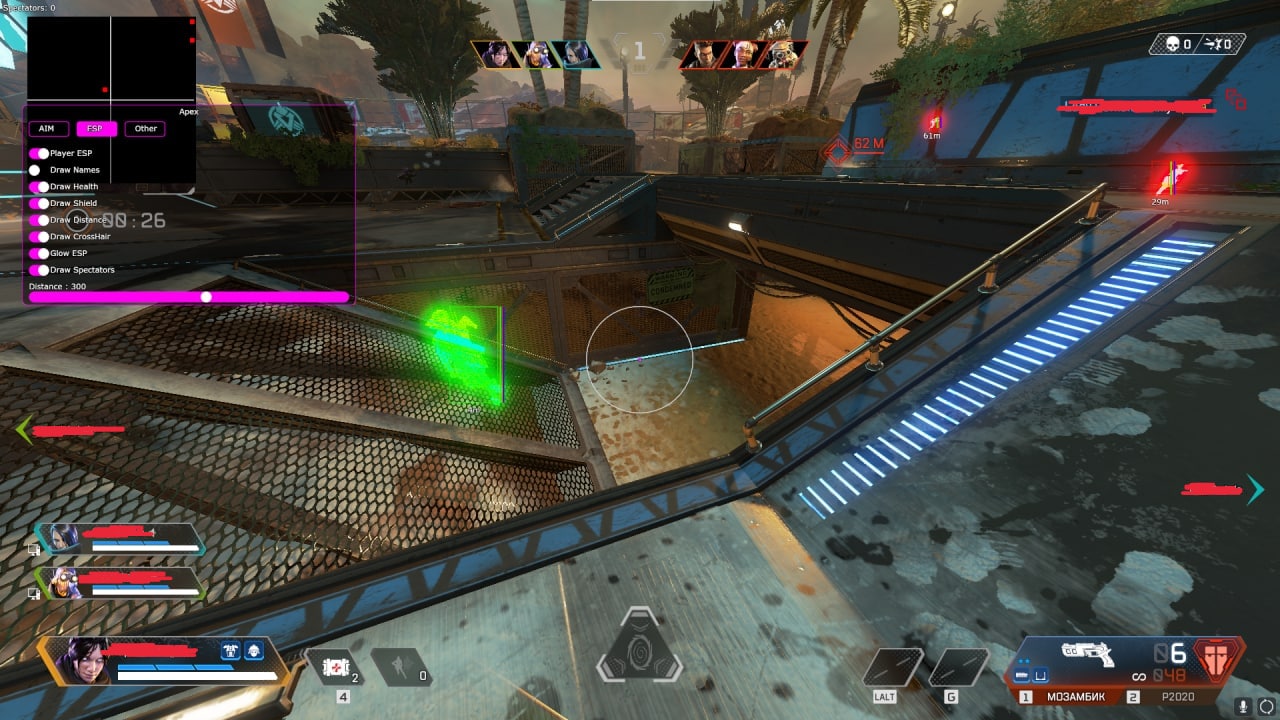Select the teal-framed teammate status card
Screen dimensions: 1280x720
[120, 539]
